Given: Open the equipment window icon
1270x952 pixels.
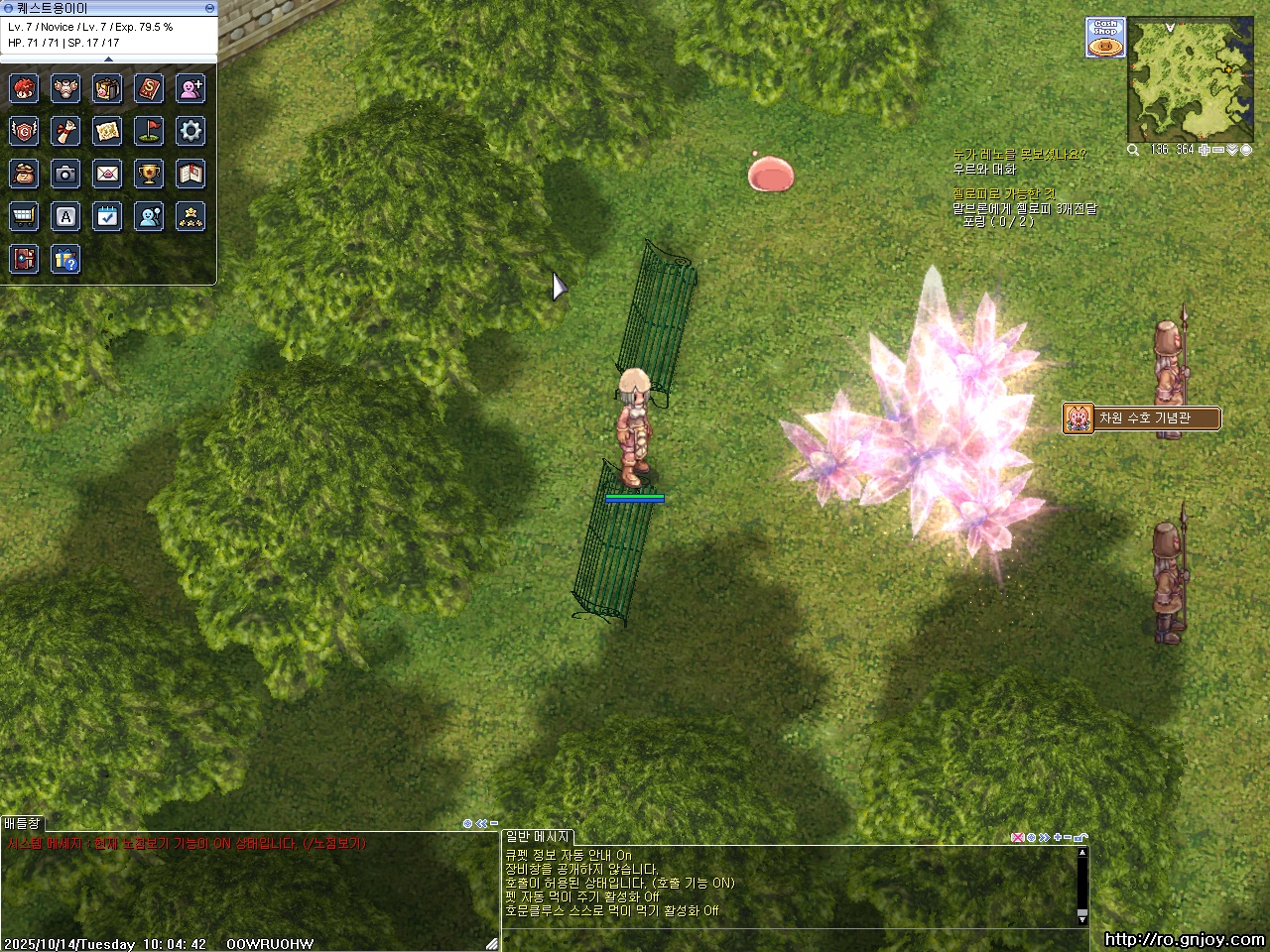Looking at the screenshot, I should tap(65, 88).
